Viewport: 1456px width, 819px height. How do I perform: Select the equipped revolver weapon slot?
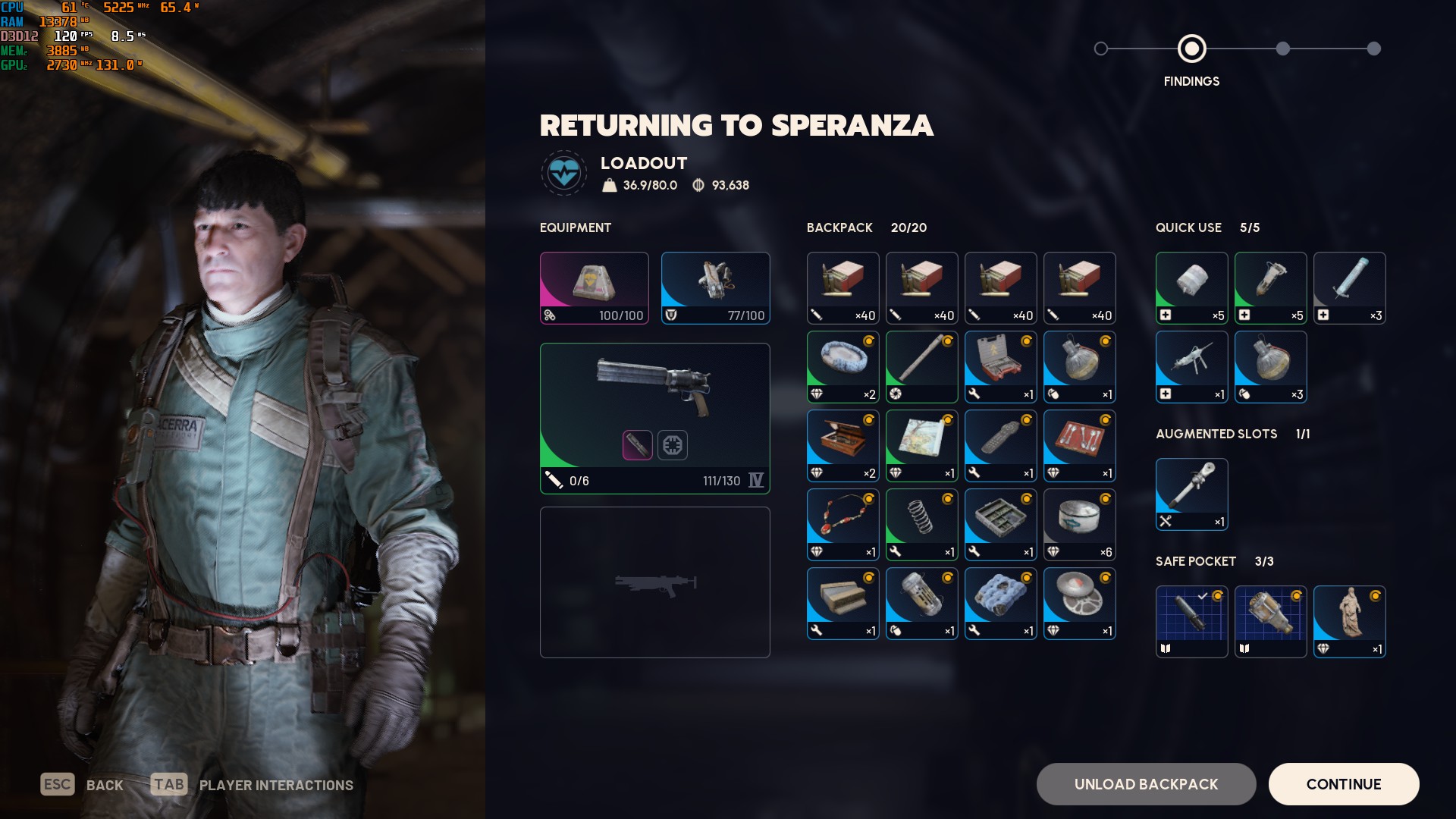pyautogui.click(x=654, y=418)
